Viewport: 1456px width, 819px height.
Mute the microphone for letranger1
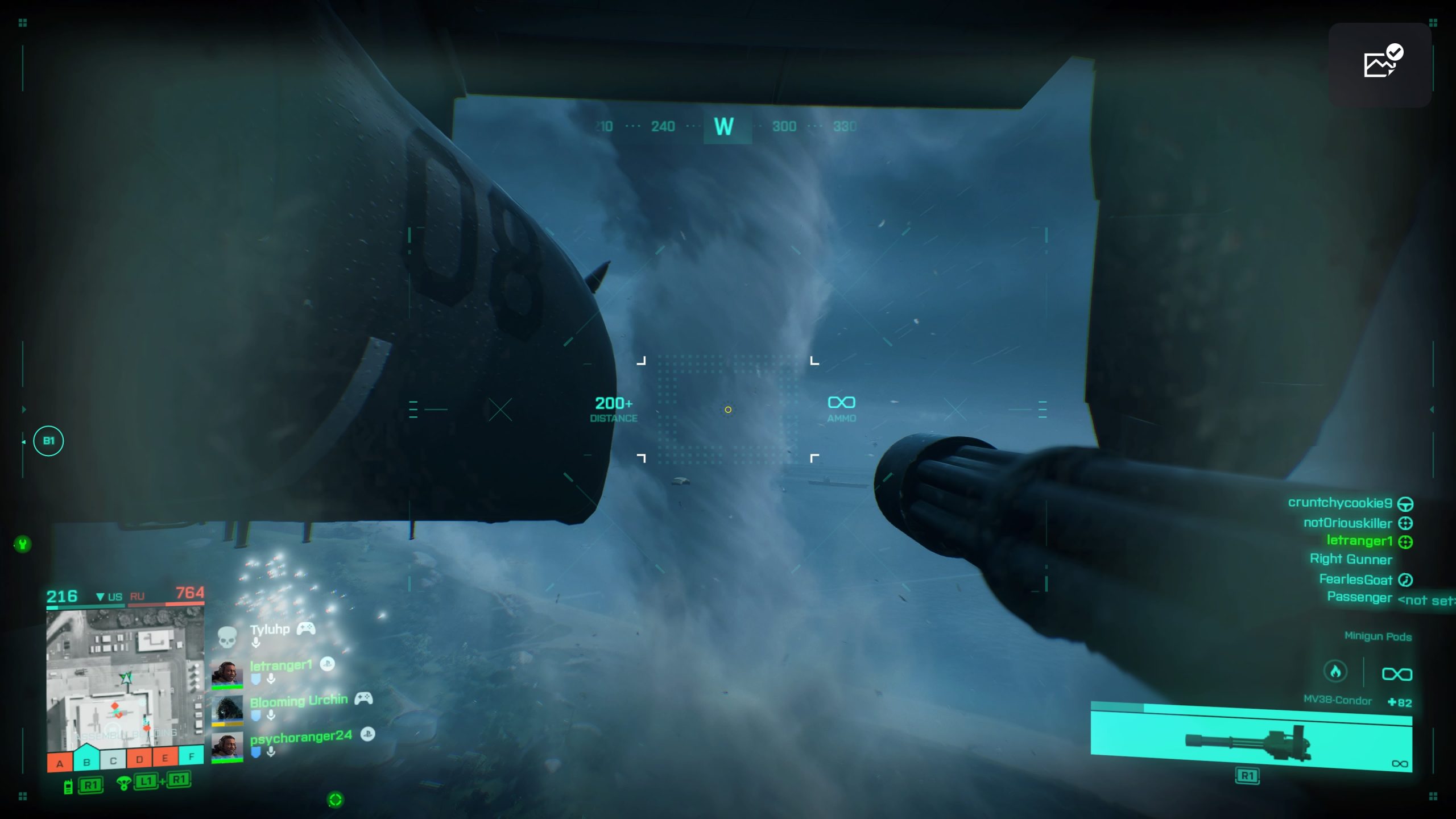271,679
